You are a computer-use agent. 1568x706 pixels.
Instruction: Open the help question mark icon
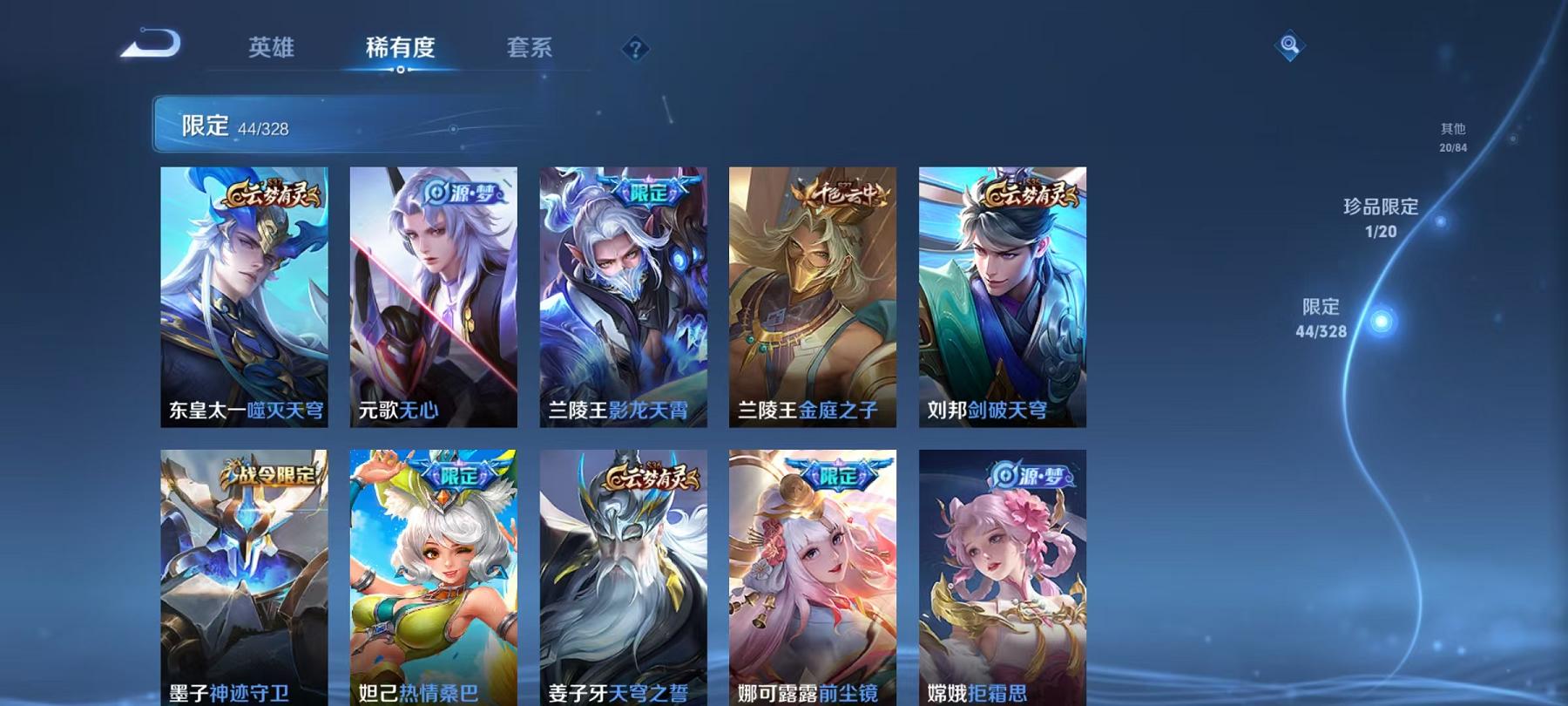(635, 48)
